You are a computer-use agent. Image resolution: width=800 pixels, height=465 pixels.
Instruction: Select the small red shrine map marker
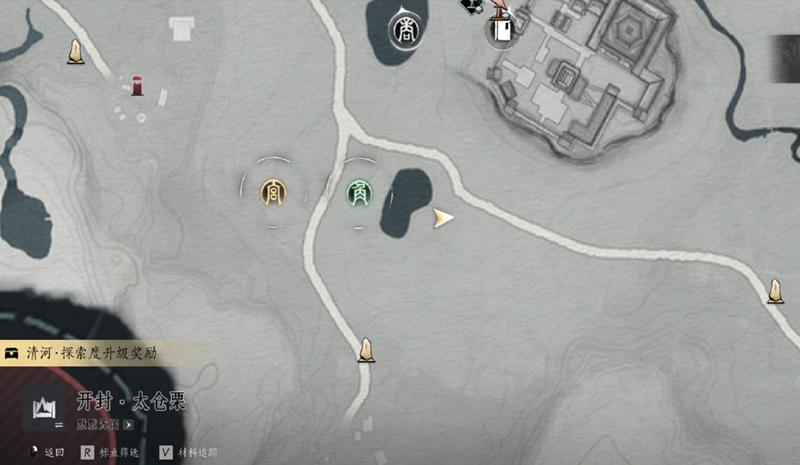coord(137,86)
